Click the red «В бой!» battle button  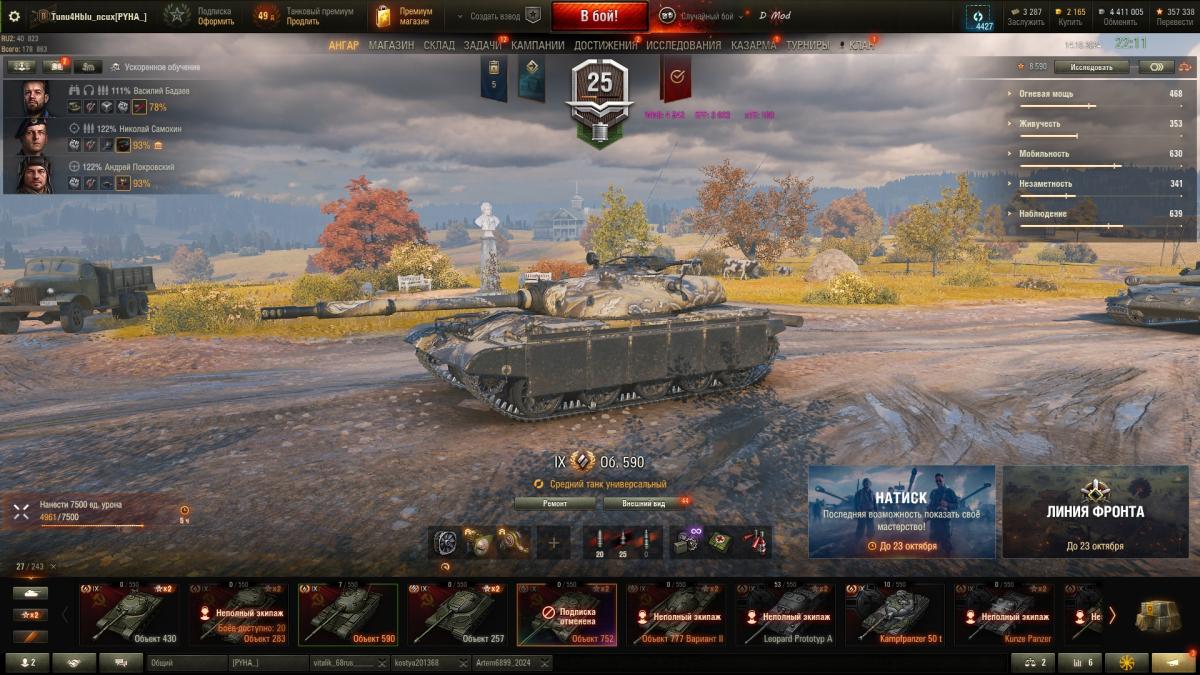point(599,16)
